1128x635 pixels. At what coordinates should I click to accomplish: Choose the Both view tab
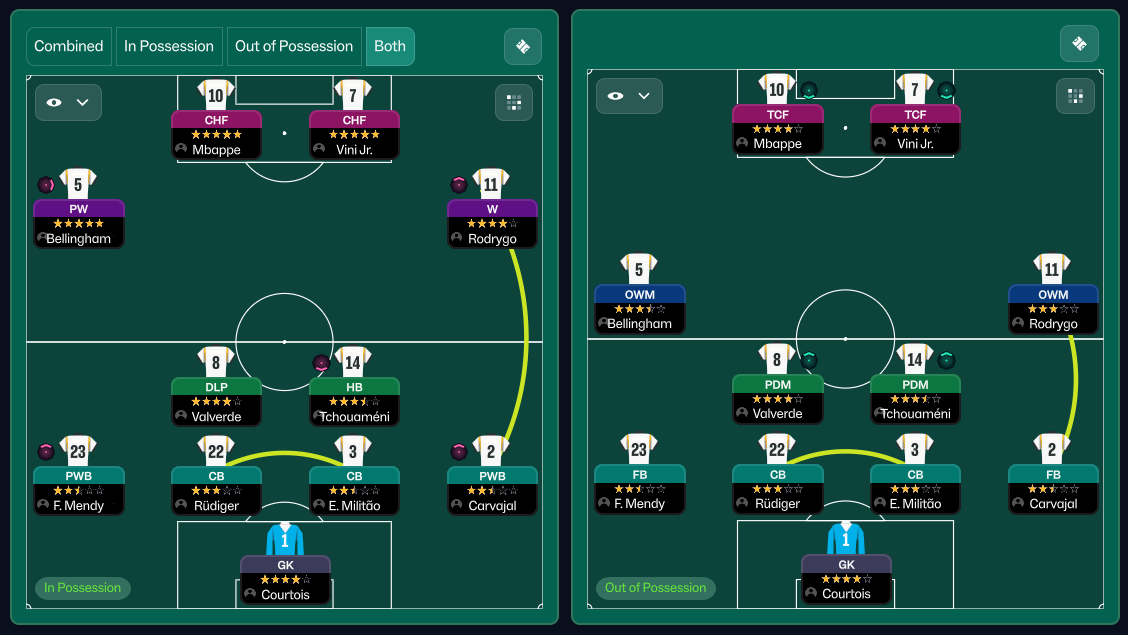click(x=390, y=46)
